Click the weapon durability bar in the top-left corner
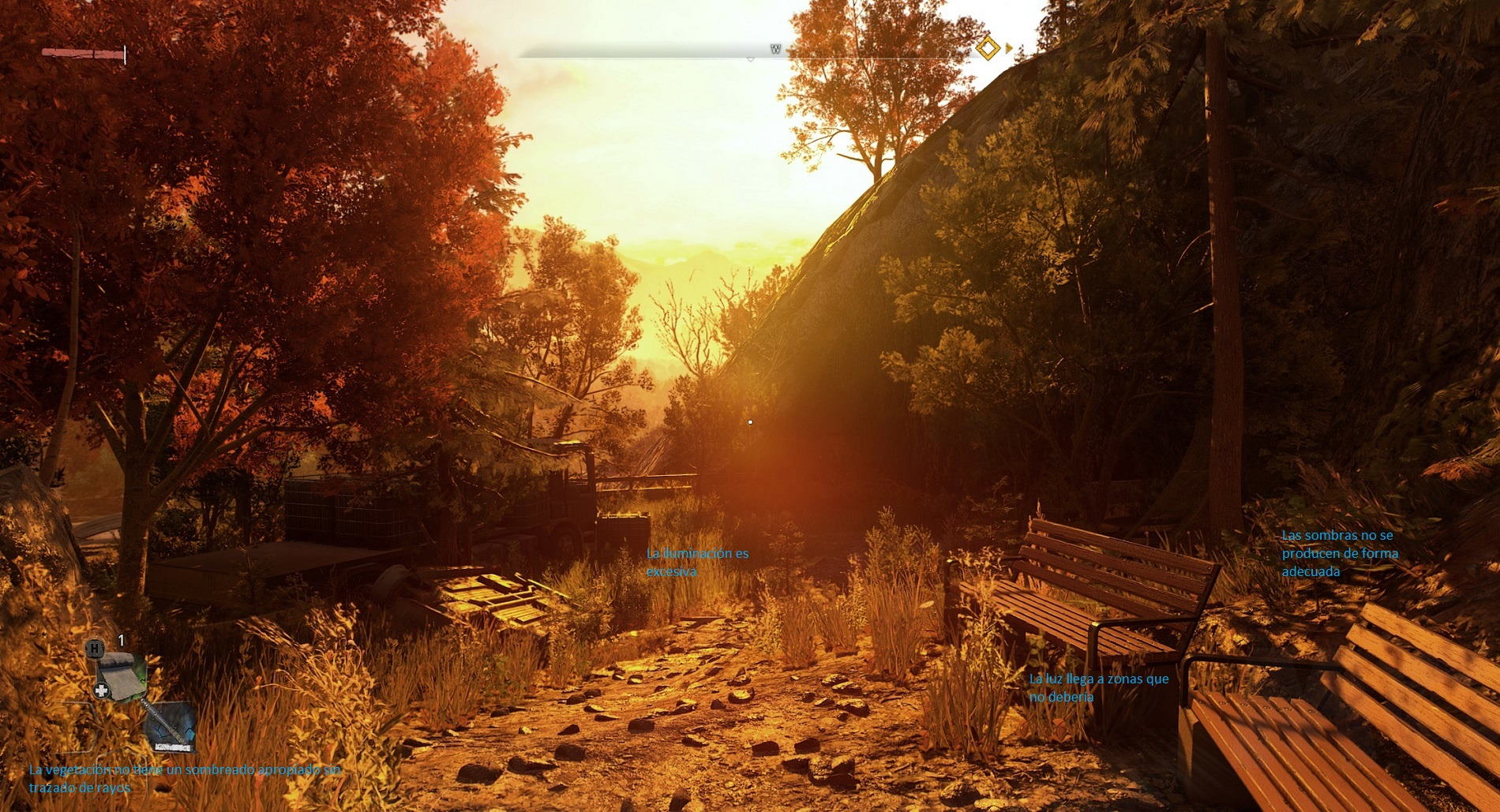Screen dimensions: 1500x812 coord(83,53)
